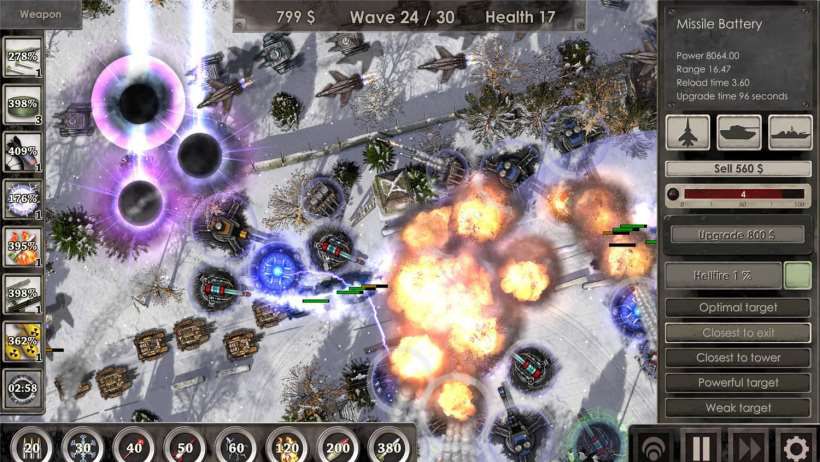The width and height of the screenshot is (820, 462).
Task: Open the Weapon tab
Action: 40,14
